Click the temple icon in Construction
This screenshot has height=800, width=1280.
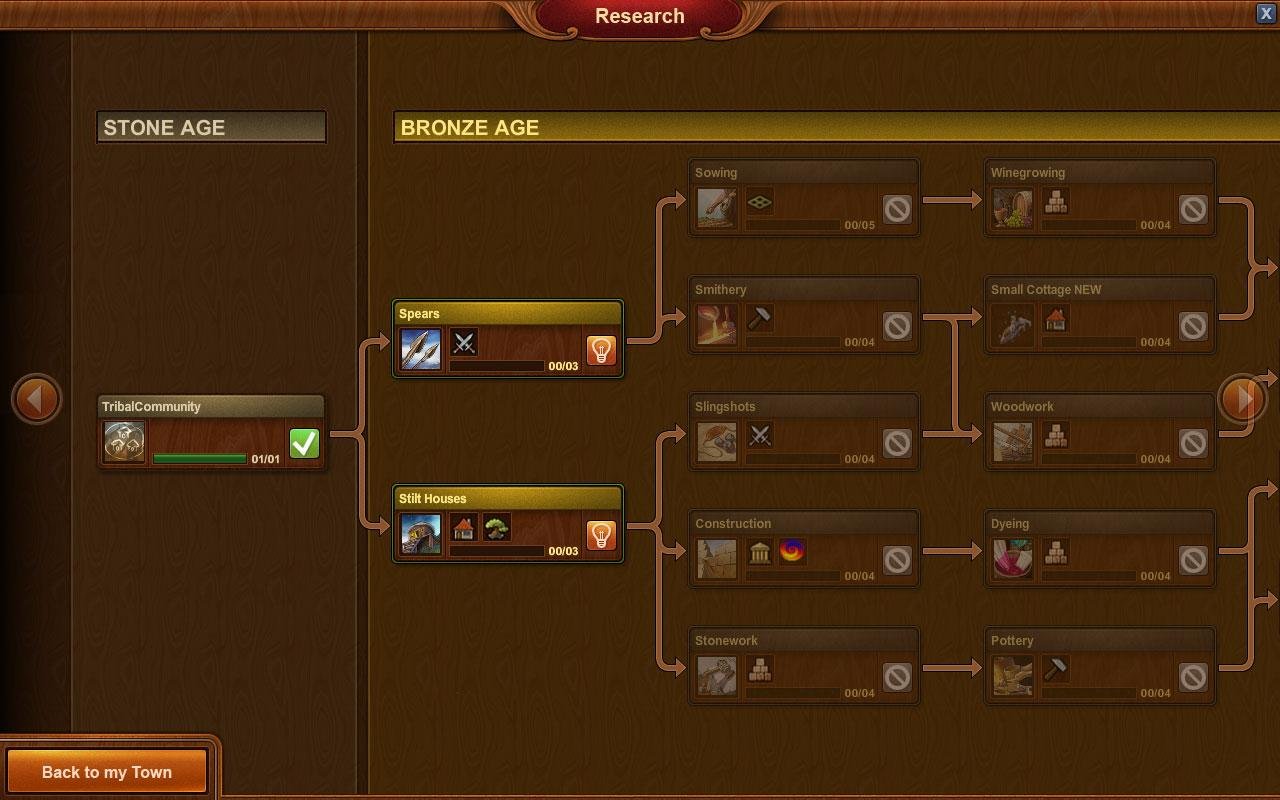tap(759, 551)
